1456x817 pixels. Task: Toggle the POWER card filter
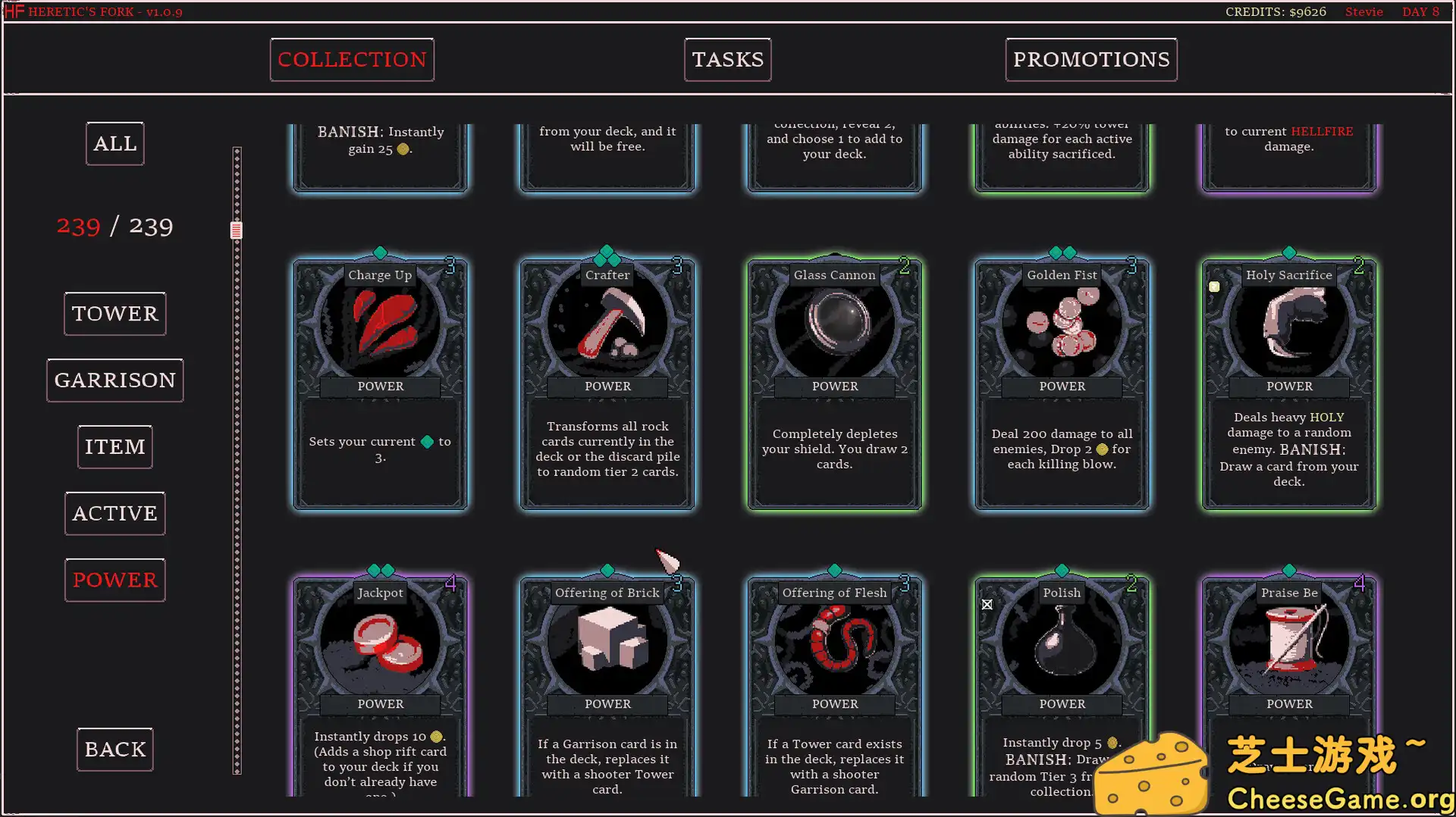115,580
